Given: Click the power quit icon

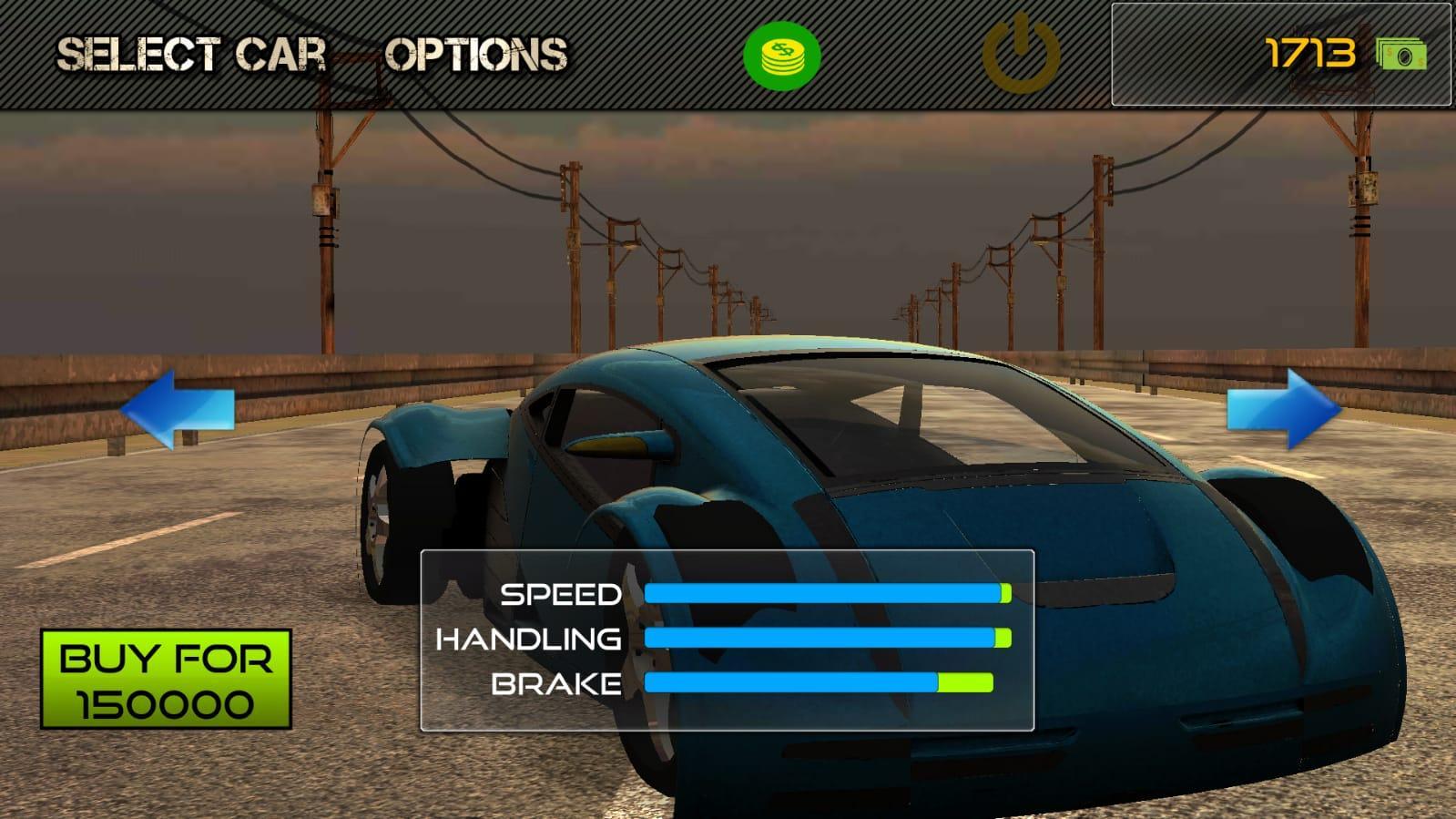Looking at the screenshot, I should click(x=1021, y=54).
